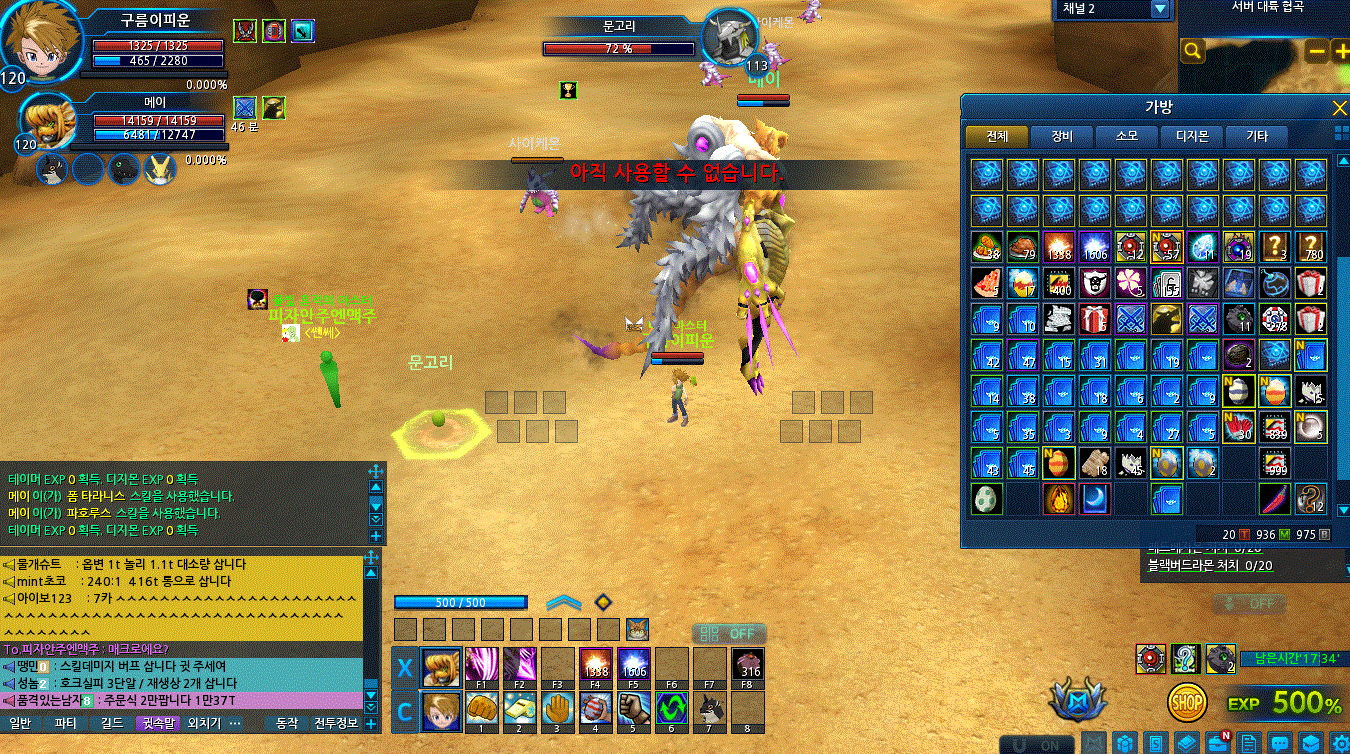The width and height of the screenshot is (1350, 754).
Task: Zoom out the minimap with minus button
Action: click(1317, 51)
